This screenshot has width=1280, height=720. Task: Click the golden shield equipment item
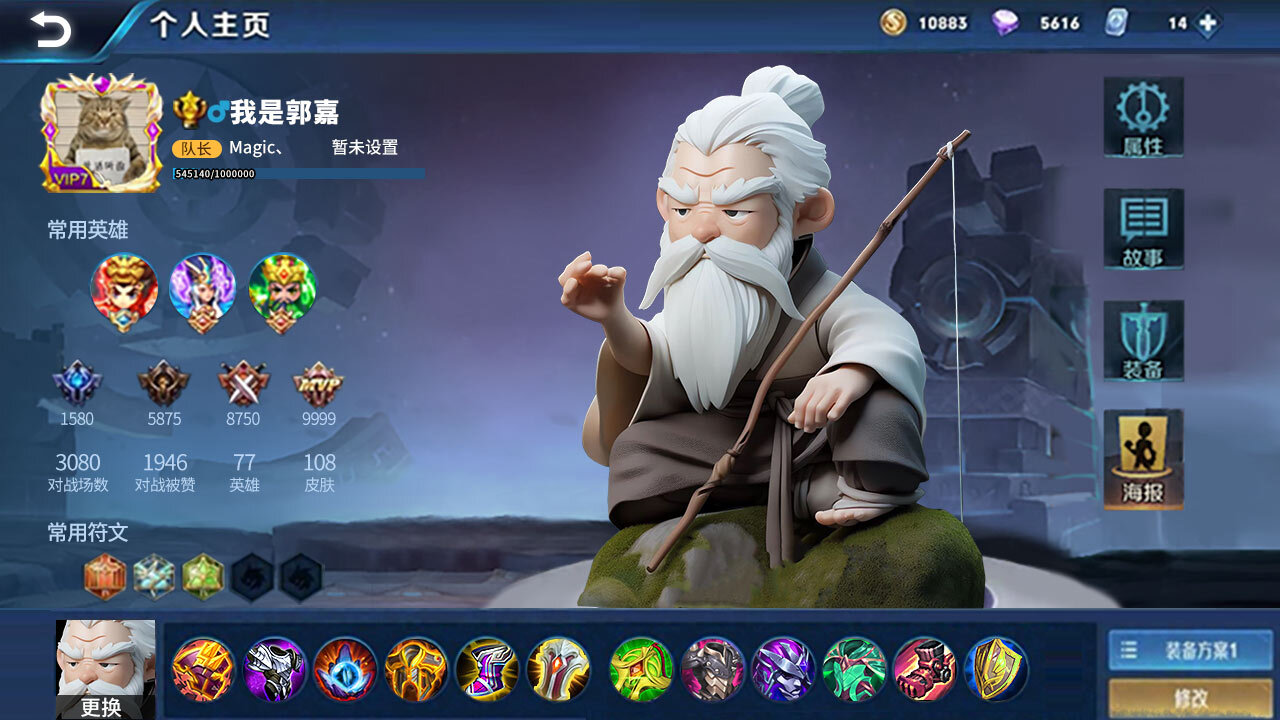tap(996, 669)
